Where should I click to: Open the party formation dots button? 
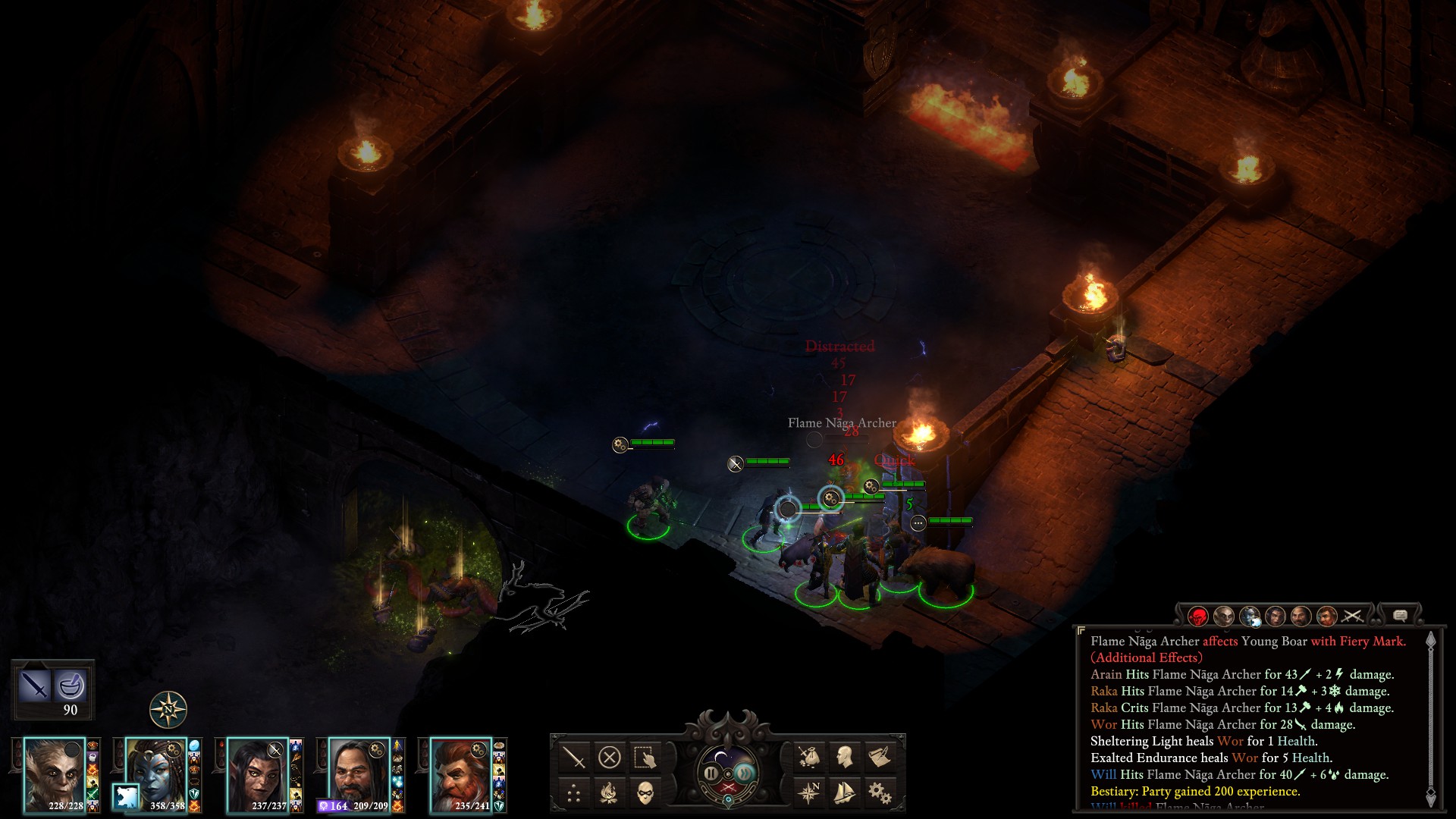coord(574,794)
